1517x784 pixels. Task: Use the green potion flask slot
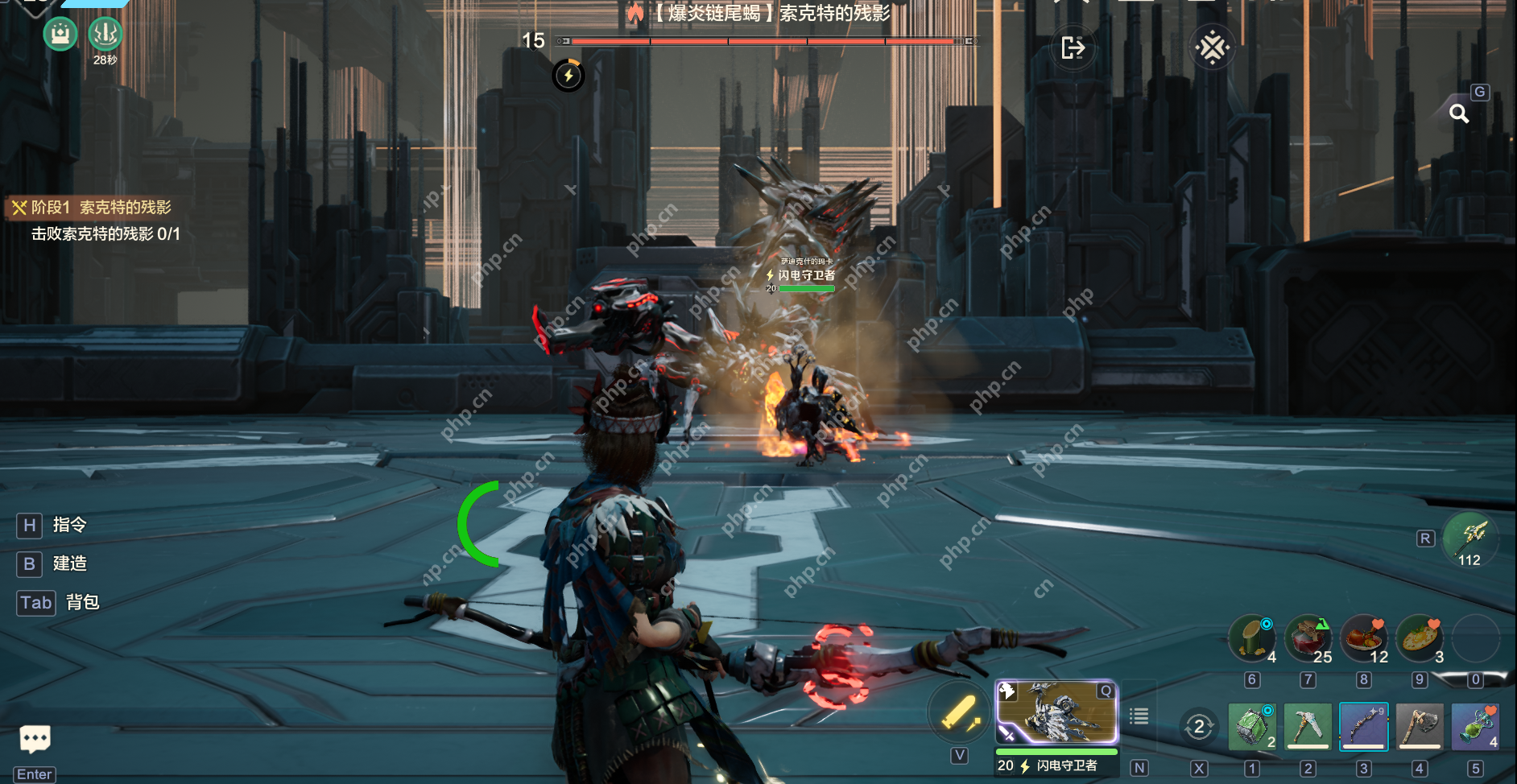(x=1475, y=726)
